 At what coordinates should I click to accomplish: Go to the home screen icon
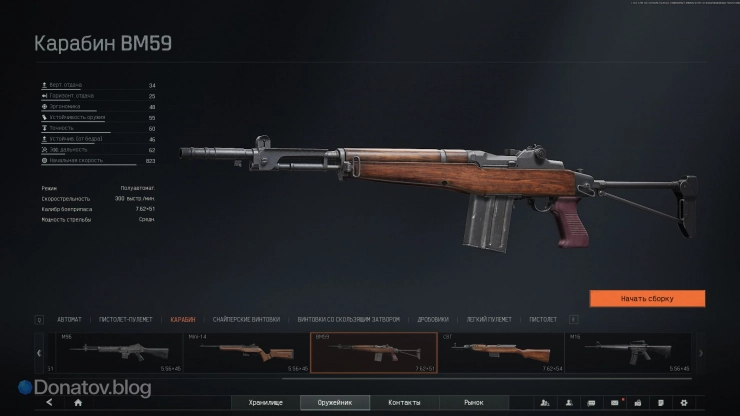(78, 402)
